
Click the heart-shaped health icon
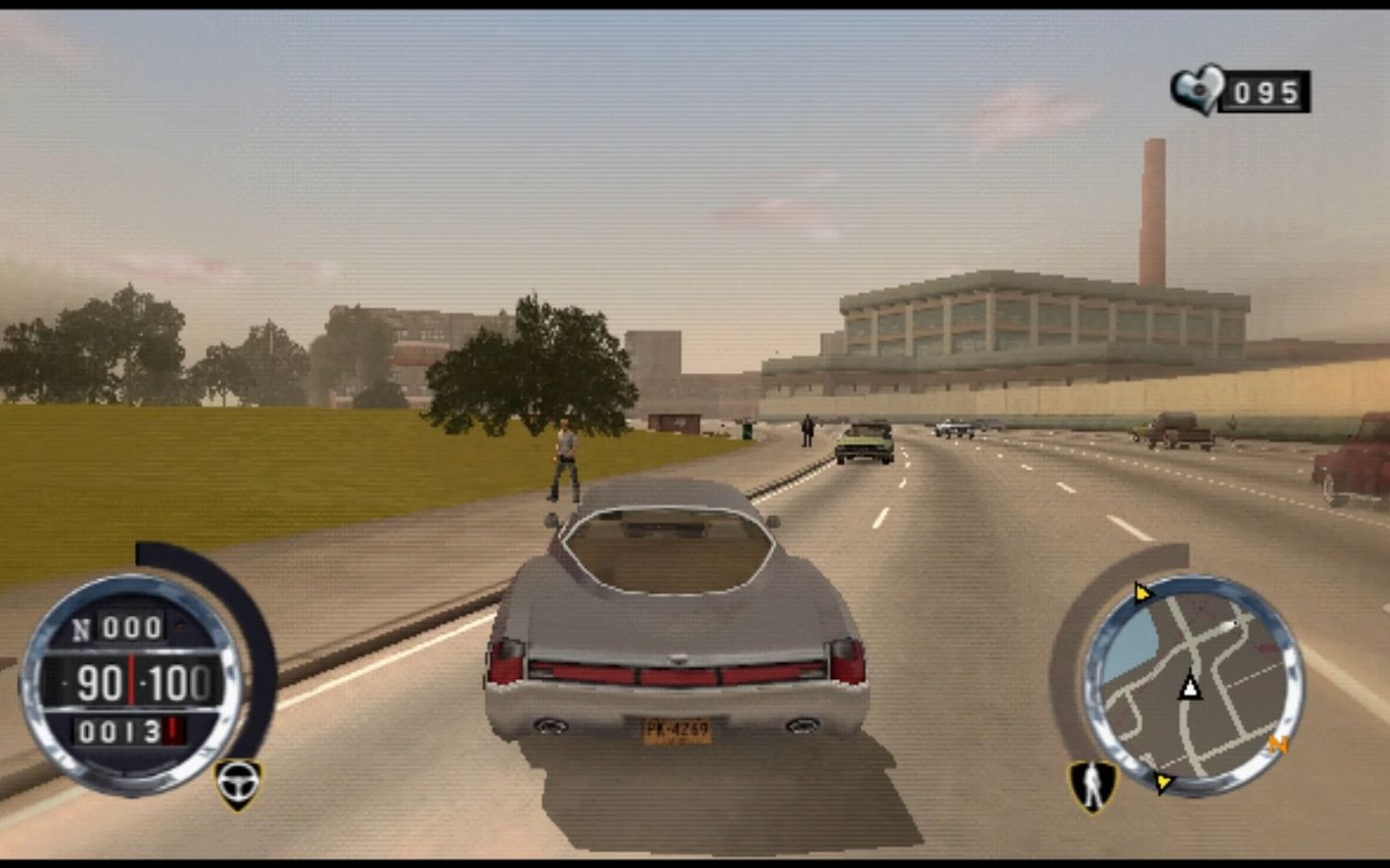tap(1196, 92)
